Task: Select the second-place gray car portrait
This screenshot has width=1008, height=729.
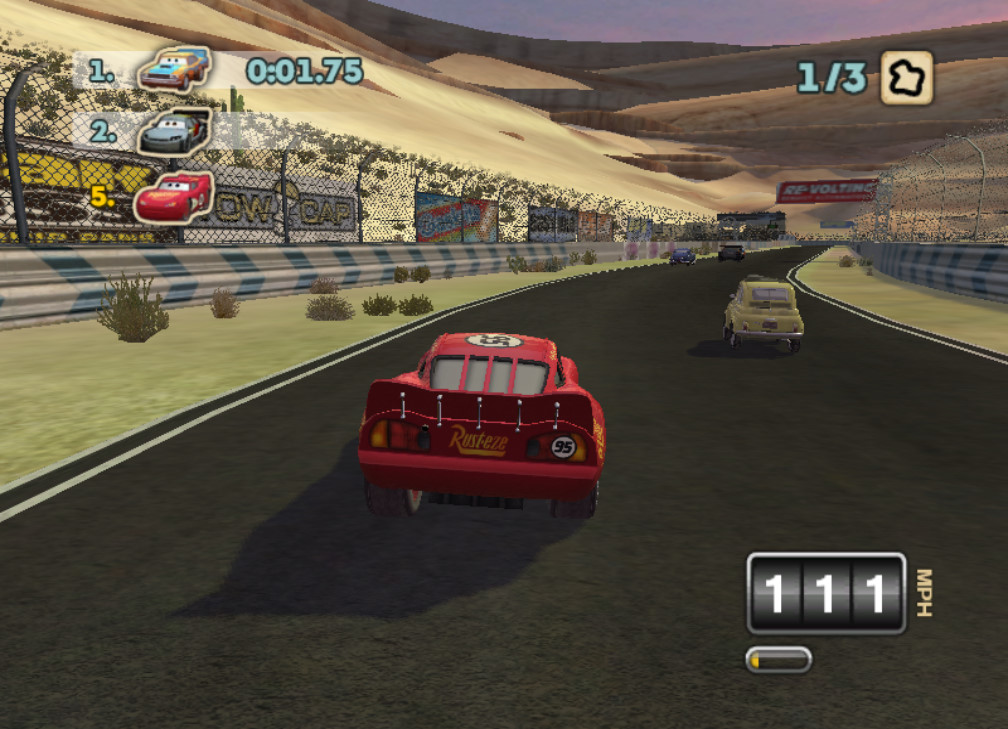Action: 174,132
